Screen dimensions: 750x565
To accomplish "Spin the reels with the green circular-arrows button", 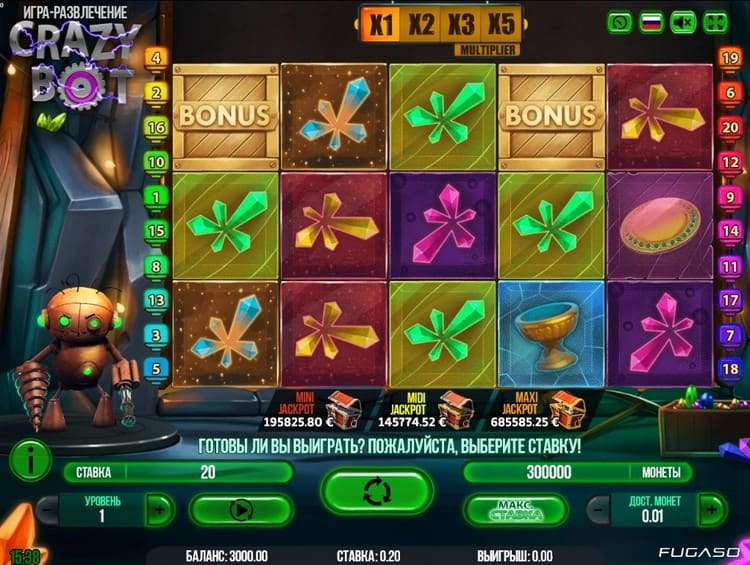I will (376, 491).
